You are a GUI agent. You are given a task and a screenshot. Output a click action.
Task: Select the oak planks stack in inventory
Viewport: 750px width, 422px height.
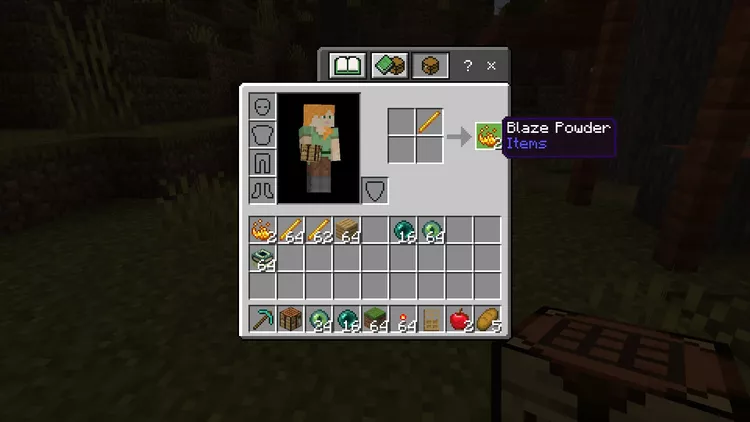[347, 231]
